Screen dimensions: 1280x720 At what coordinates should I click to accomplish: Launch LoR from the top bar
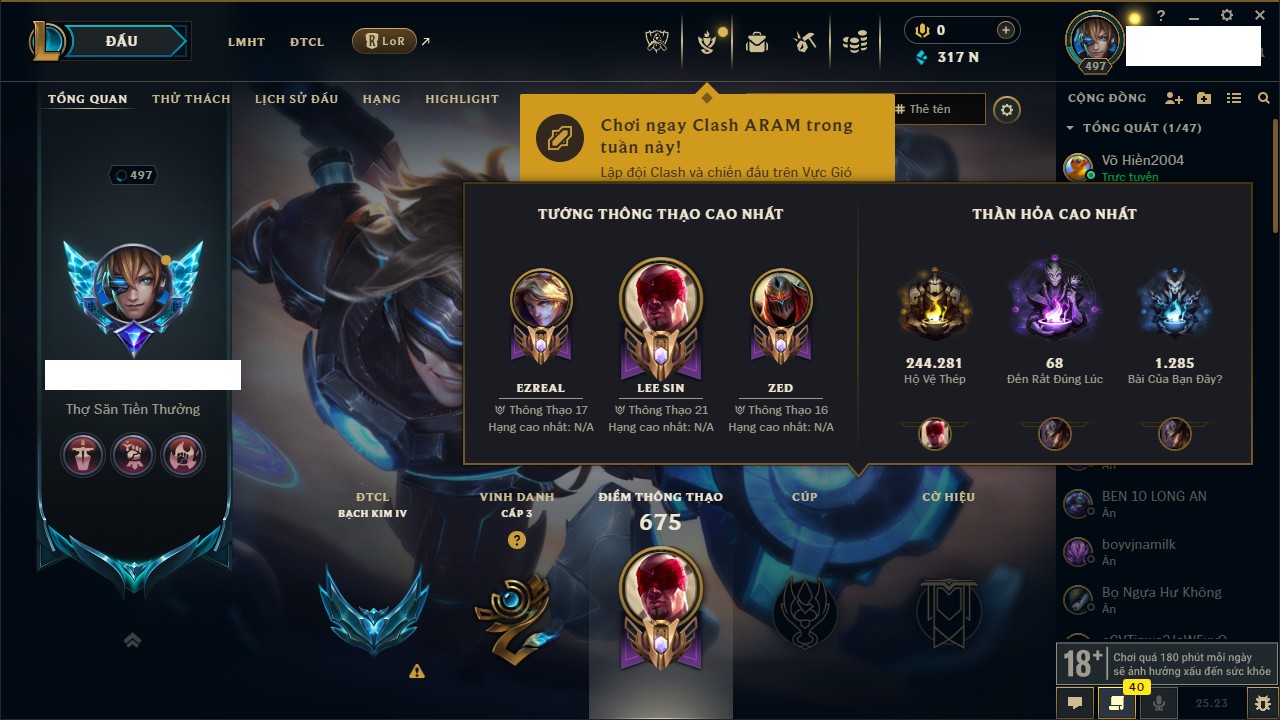[x=385, y=42]
